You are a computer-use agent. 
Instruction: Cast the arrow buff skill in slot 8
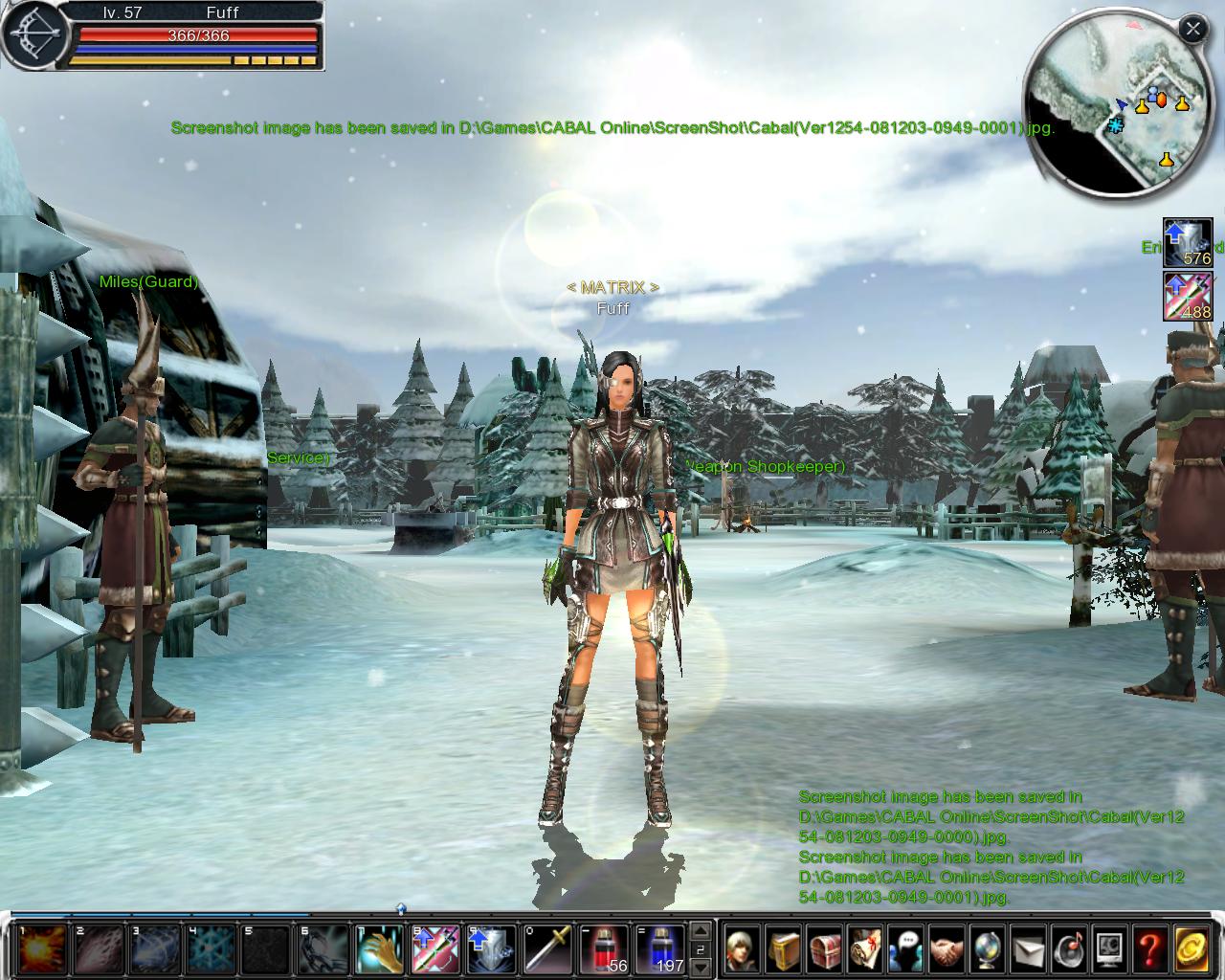coord(435,949)
